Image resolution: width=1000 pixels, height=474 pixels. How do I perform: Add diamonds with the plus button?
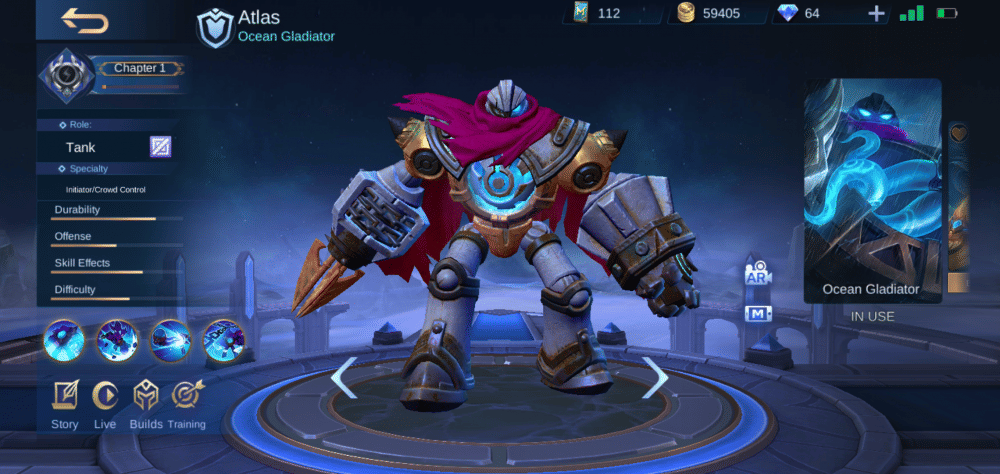(x=876, y=13)
